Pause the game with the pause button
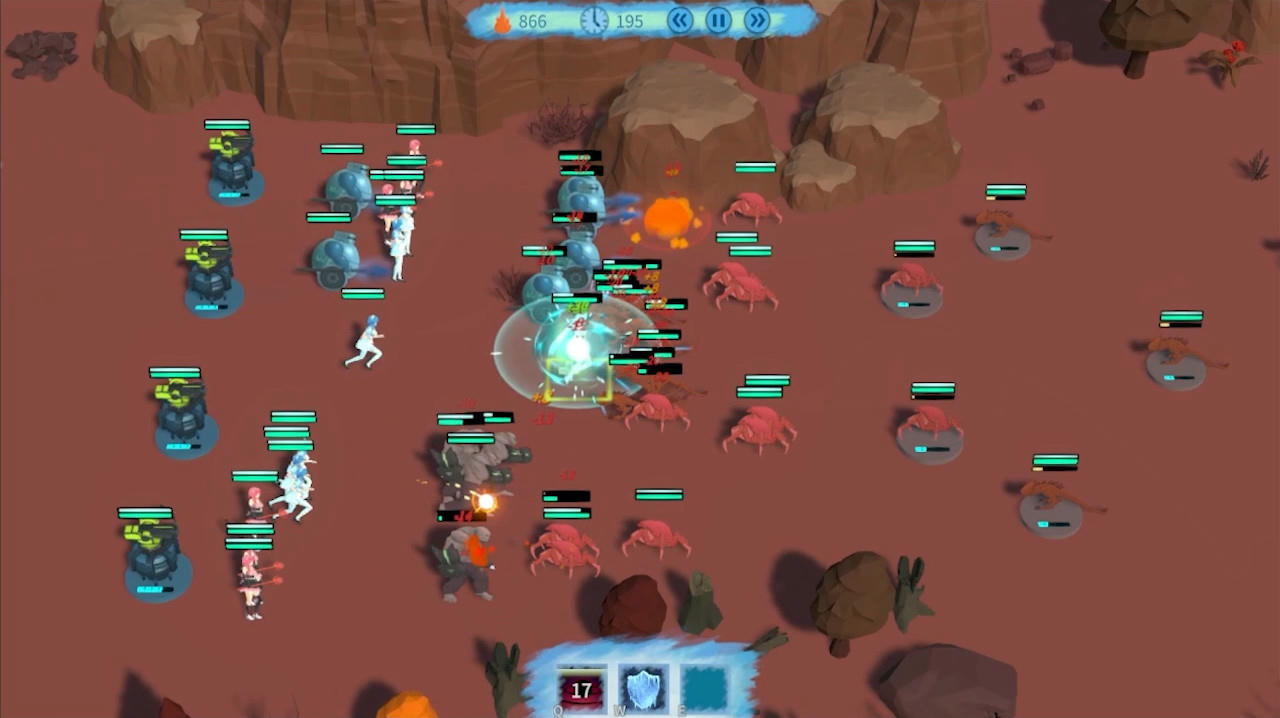Image resolution: width=1280 pixels, height=718 pixels. point(718,20)
